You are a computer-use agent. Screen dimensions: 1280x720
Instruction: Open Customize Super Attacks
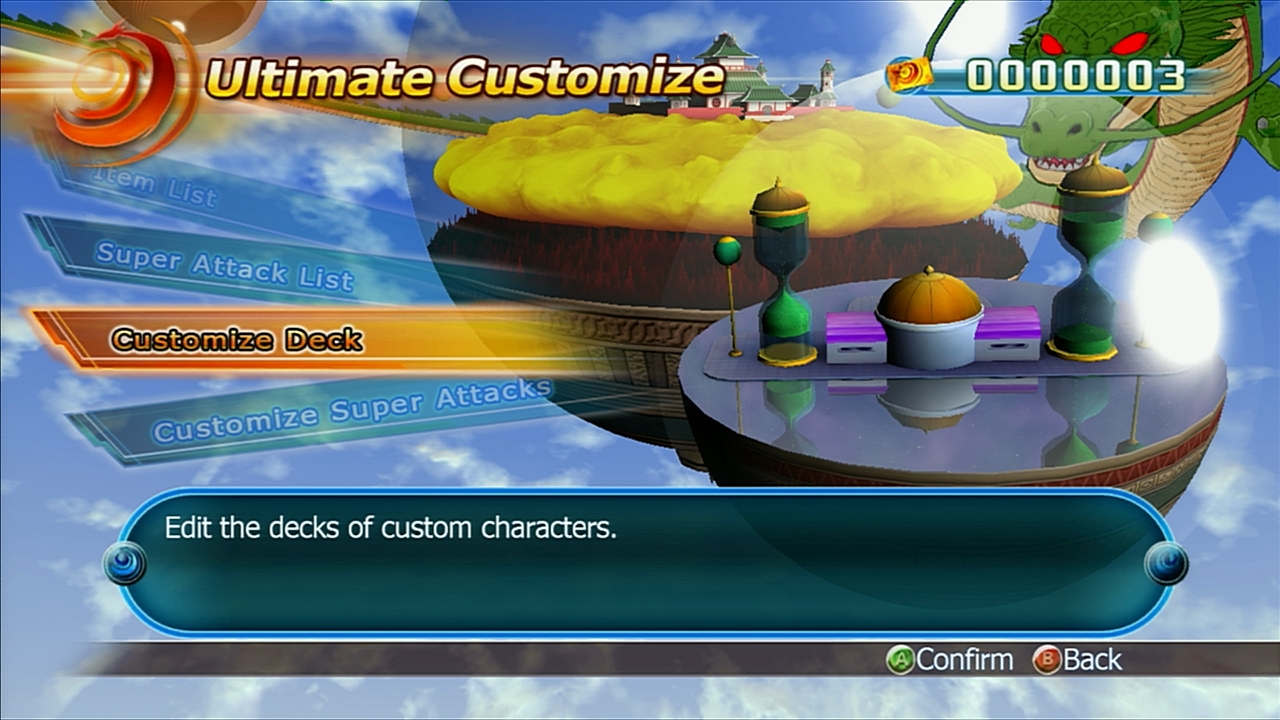(x=350, y=412)
